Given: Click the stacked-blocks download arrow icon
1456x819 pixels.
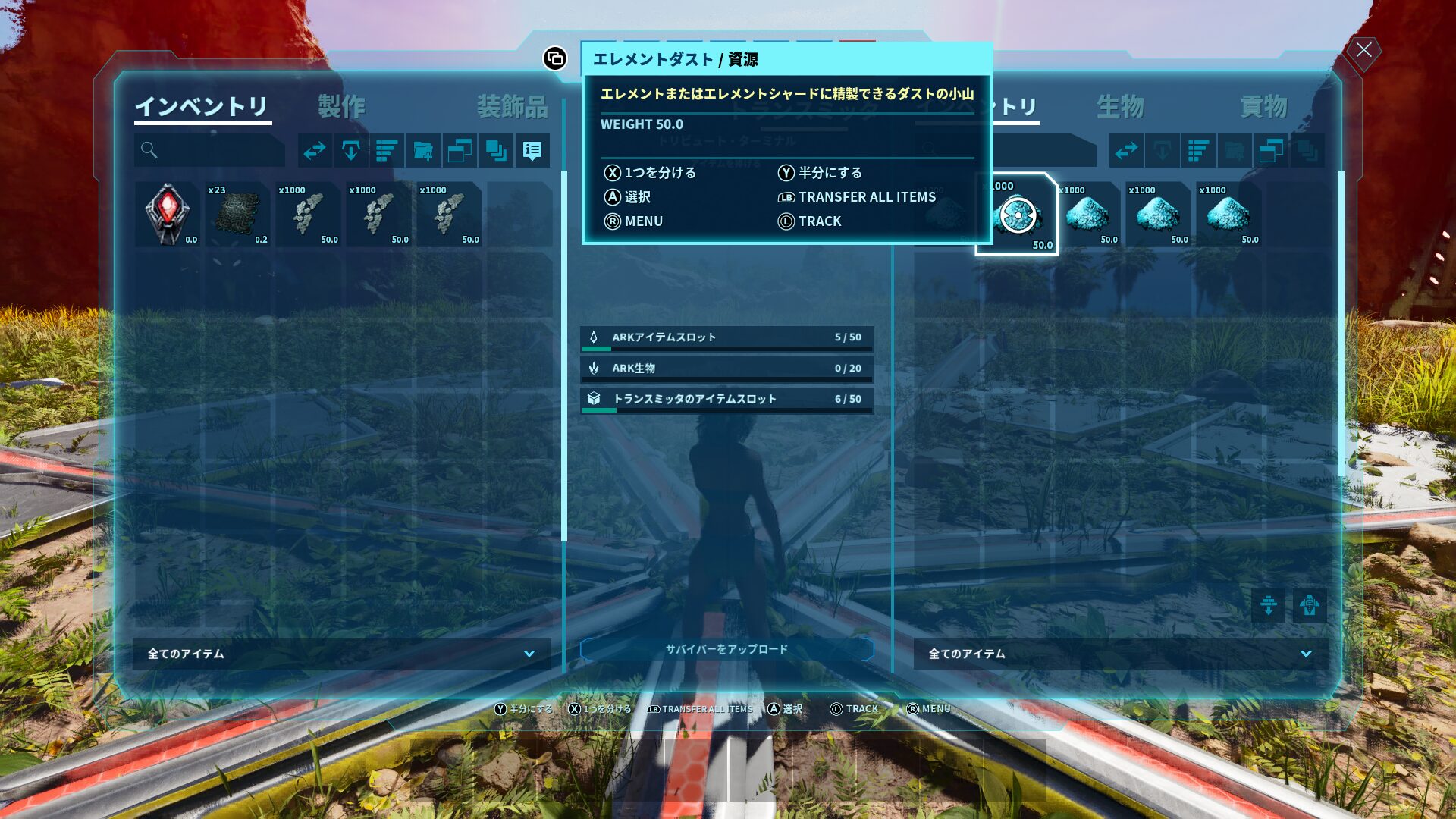Looking at the screenshot, I should (1268, 606).
